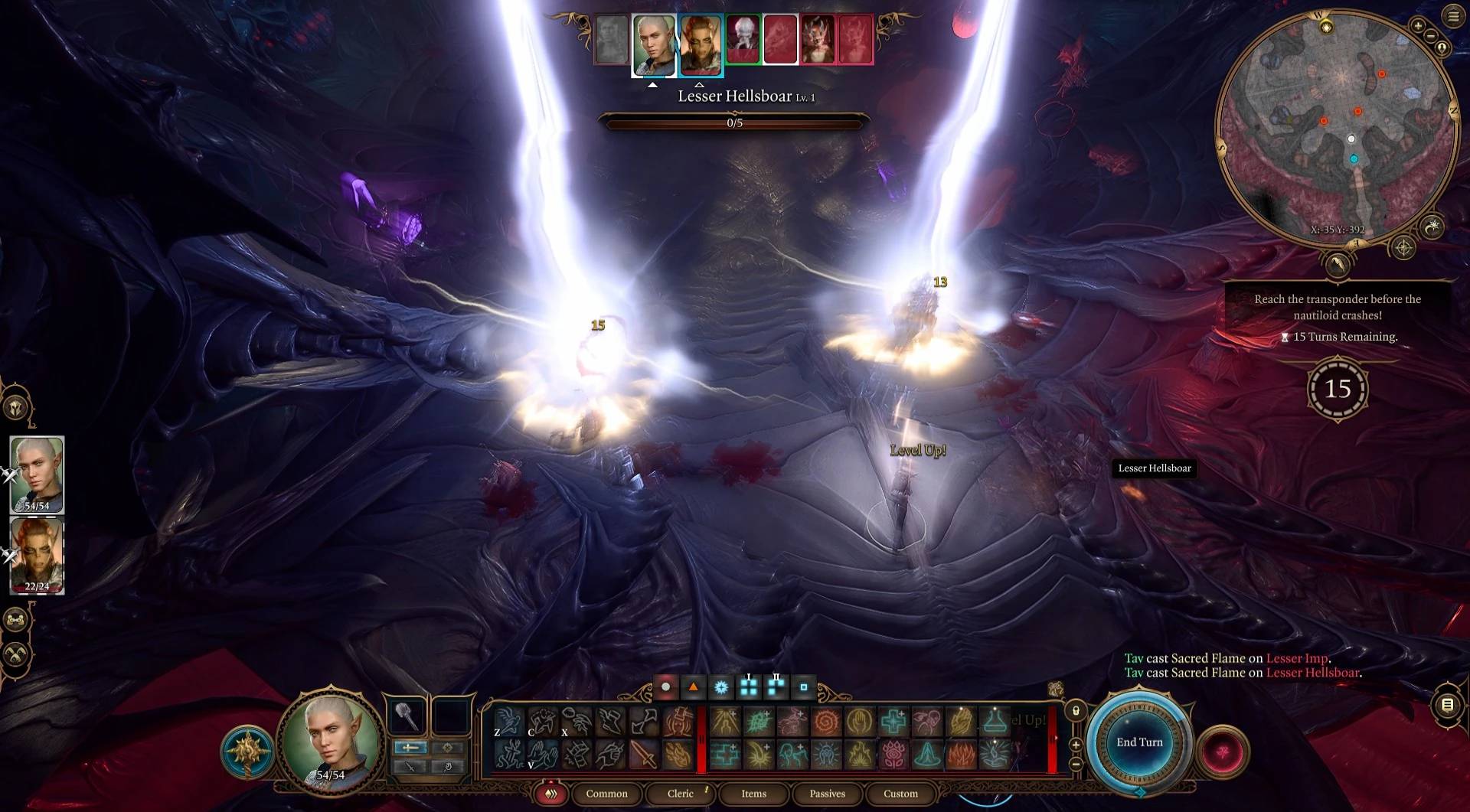
Task: End the current turn
Action: (1139, 742)
